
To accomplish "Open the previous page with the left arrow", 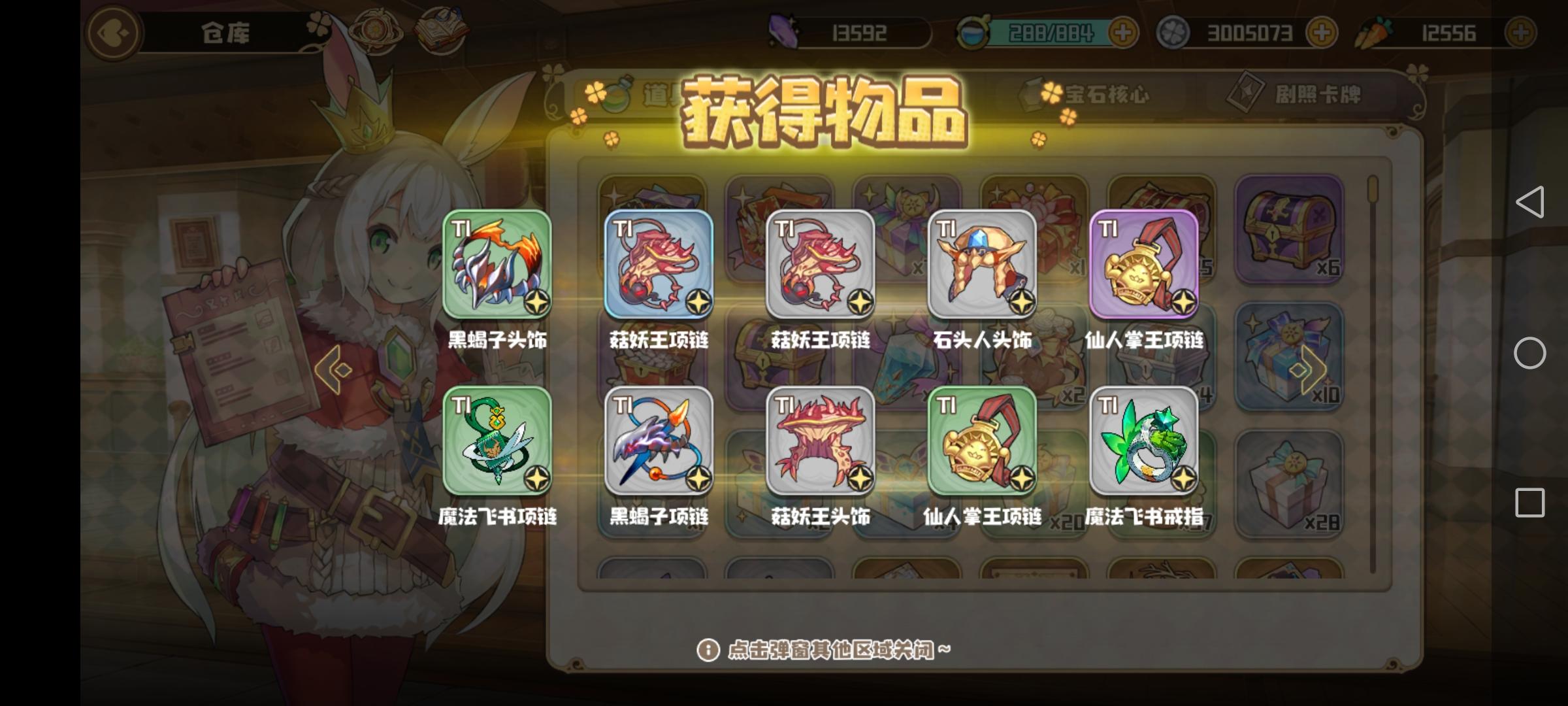I will (335, 369).
